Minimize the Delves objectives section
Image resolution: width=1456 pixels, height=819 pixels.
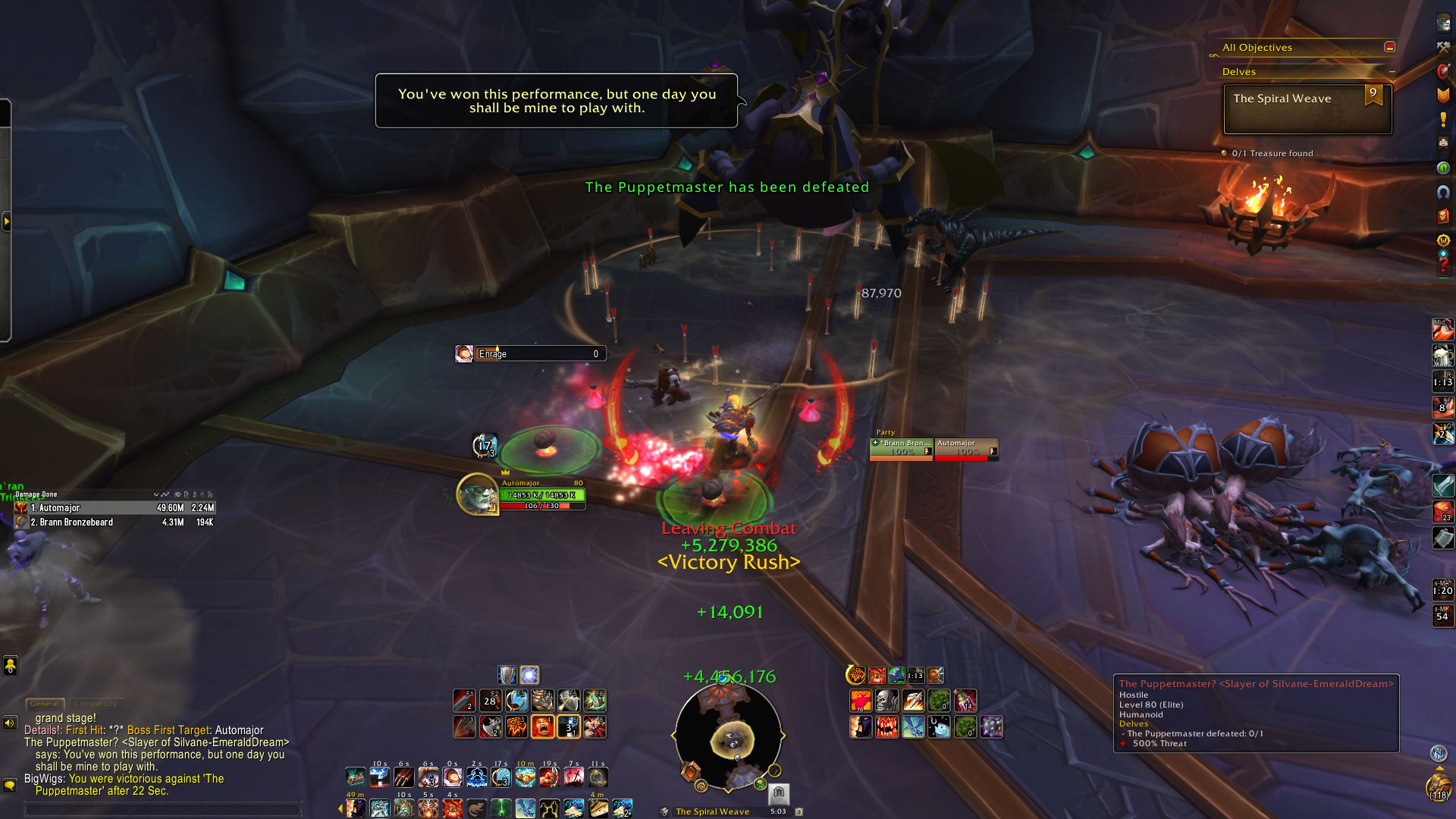click(x=1392, y=72)
